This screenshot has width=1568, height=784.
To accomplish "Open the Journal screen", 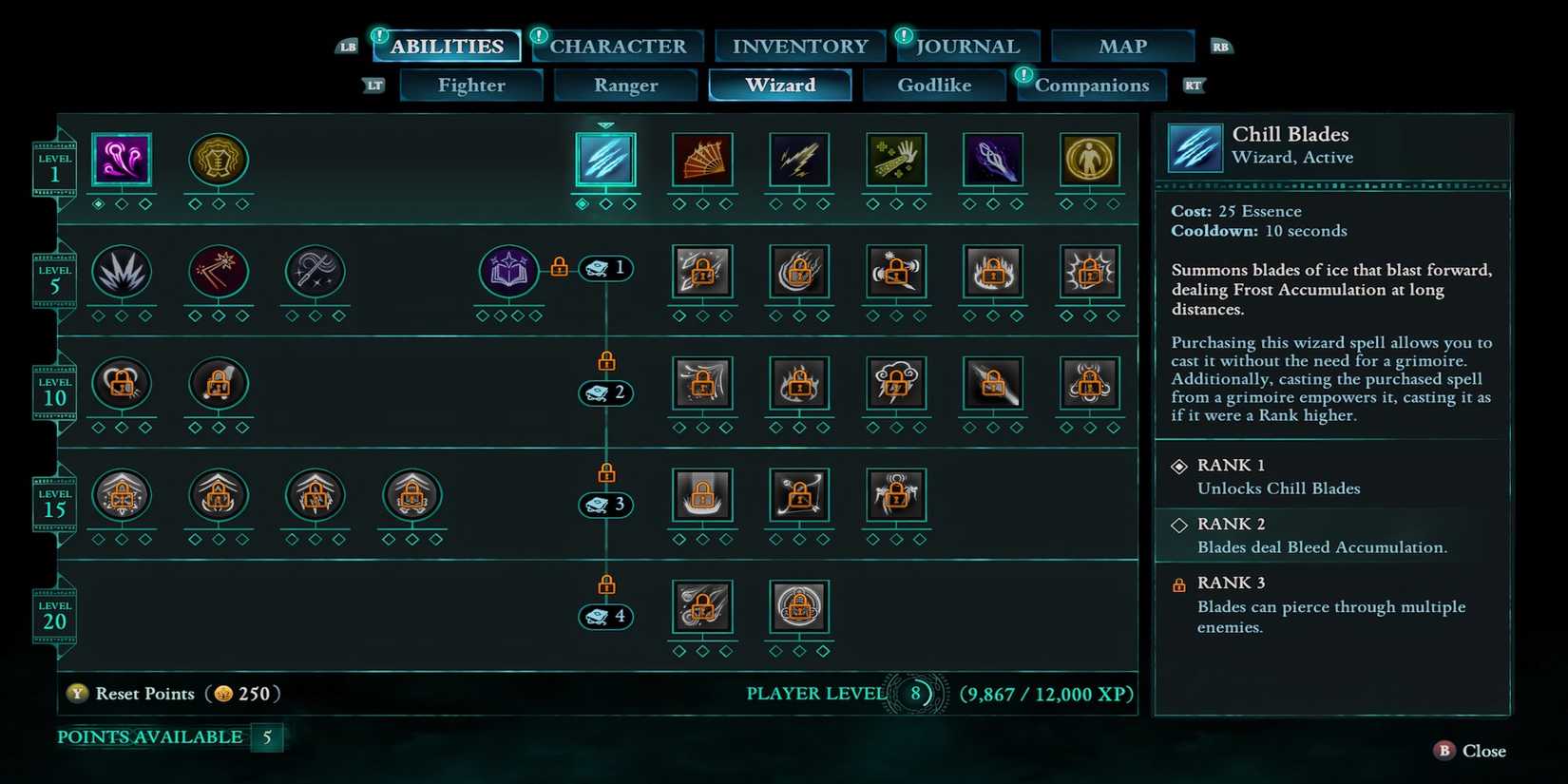I will click(967, 45).
